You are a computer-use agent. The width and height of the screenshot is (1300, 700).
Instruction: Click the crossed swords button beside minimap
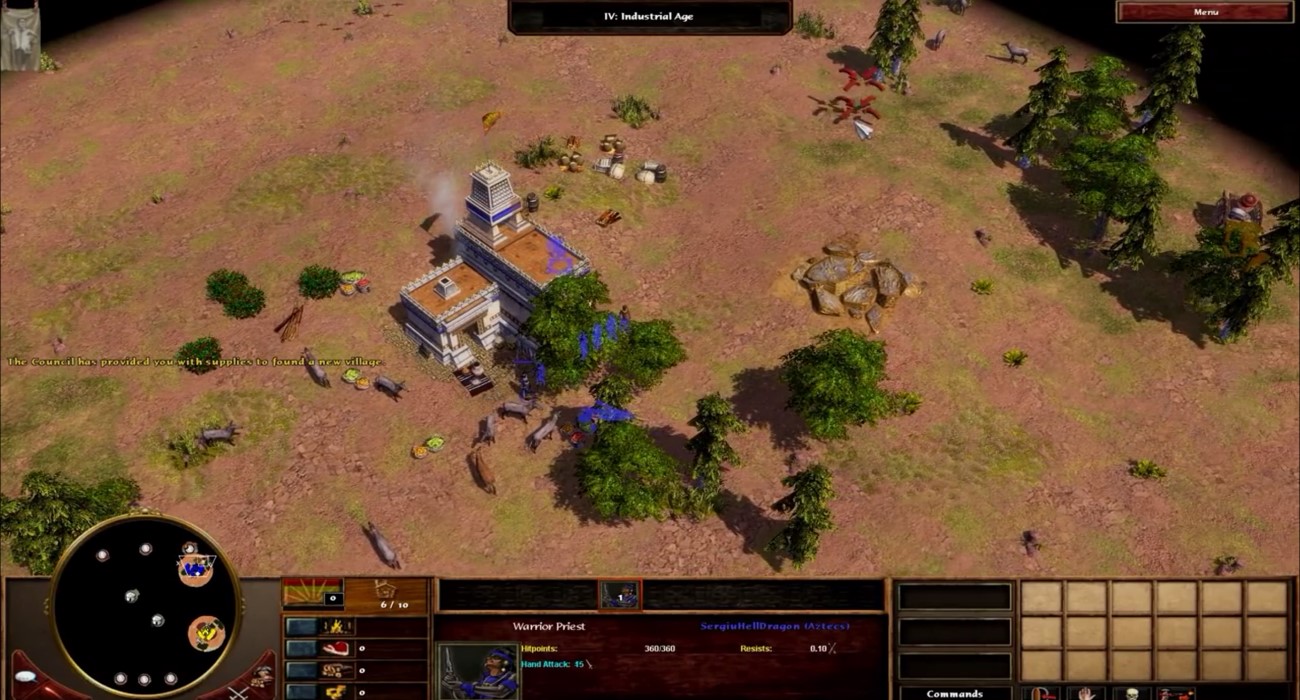(236, 690)
